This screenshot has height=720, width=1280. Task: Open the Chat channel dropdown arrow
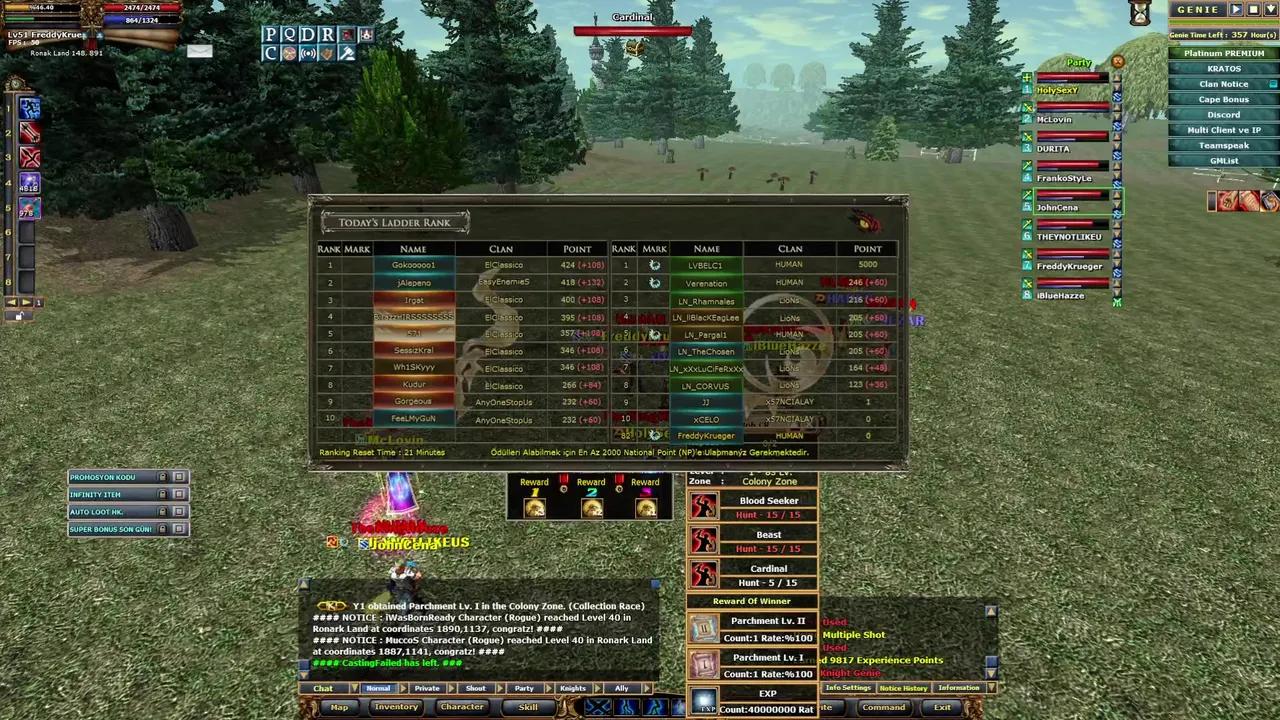(355, 688)
